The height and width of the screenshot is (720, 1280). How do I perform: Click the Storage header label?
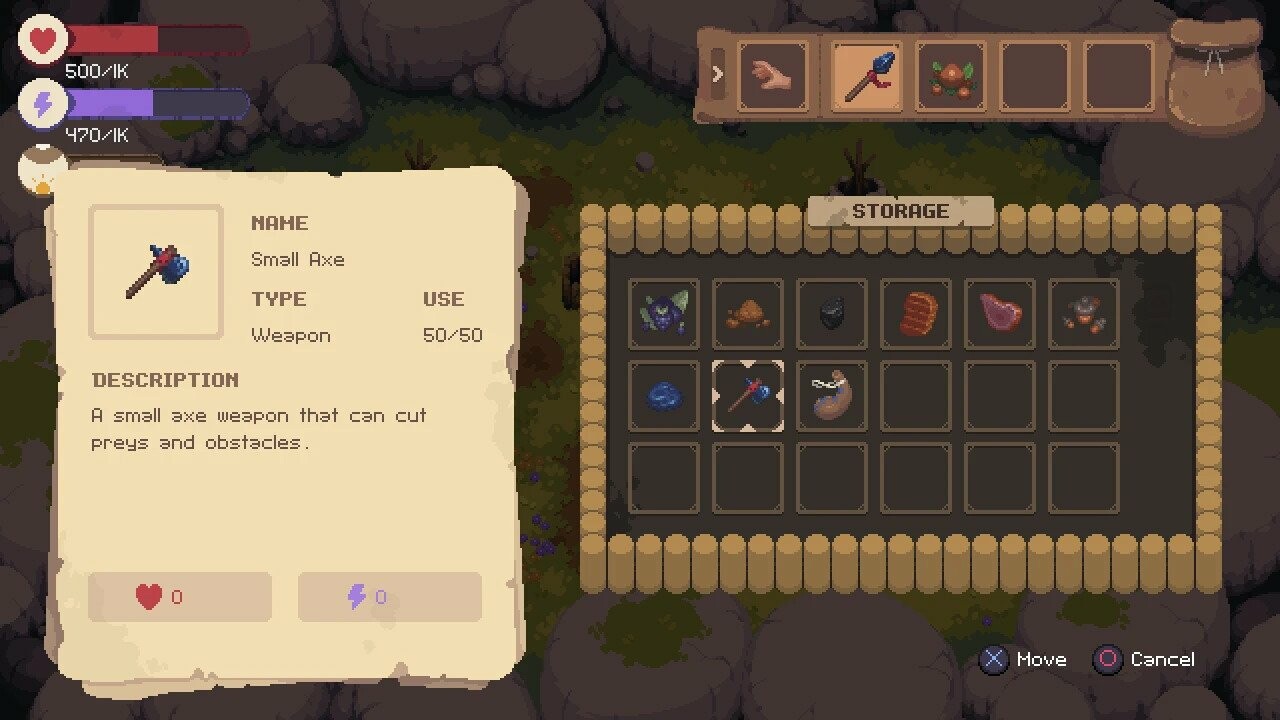click(901, 211)
